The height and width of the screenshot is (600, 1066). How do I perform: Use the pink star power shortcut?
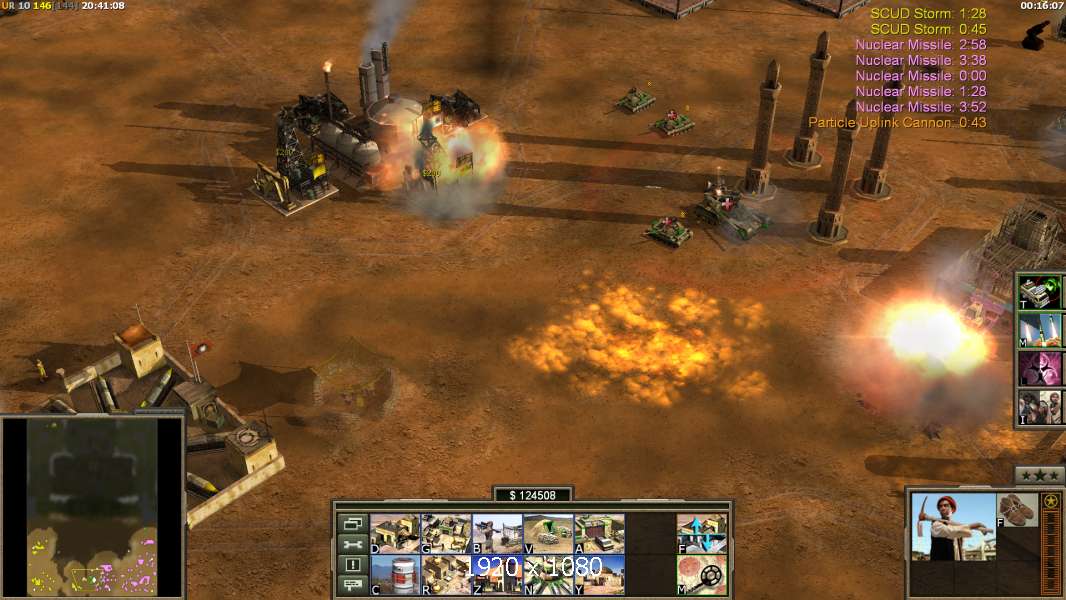pyautogui.click(x=1039, y=368)
